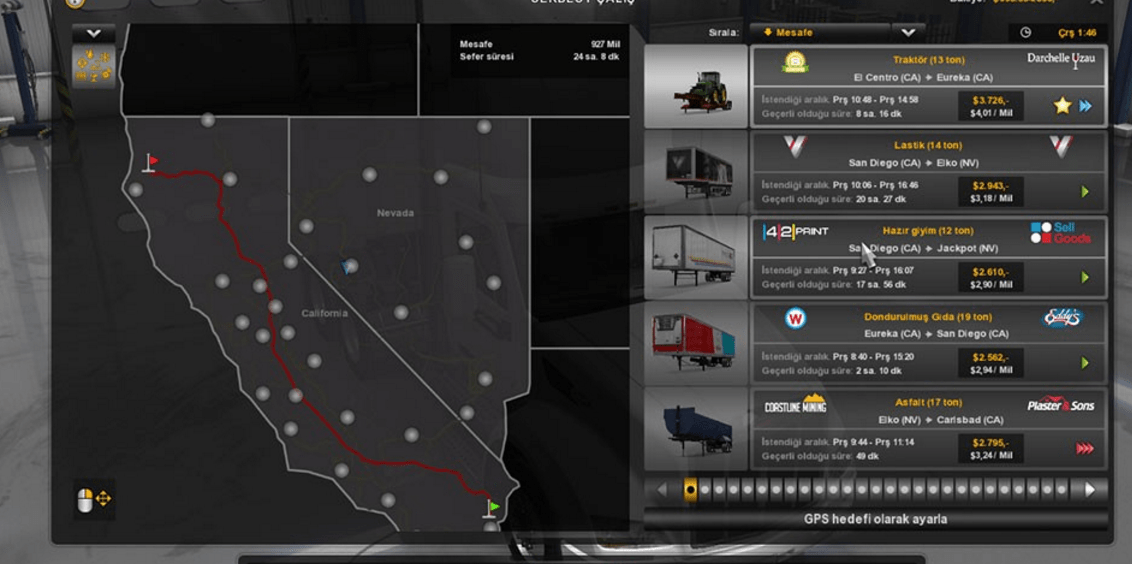Screen dimensions: 1132x564
Task: Choose the Asfalt Elko to Carlsbad job
Action: tap(927, 430)
